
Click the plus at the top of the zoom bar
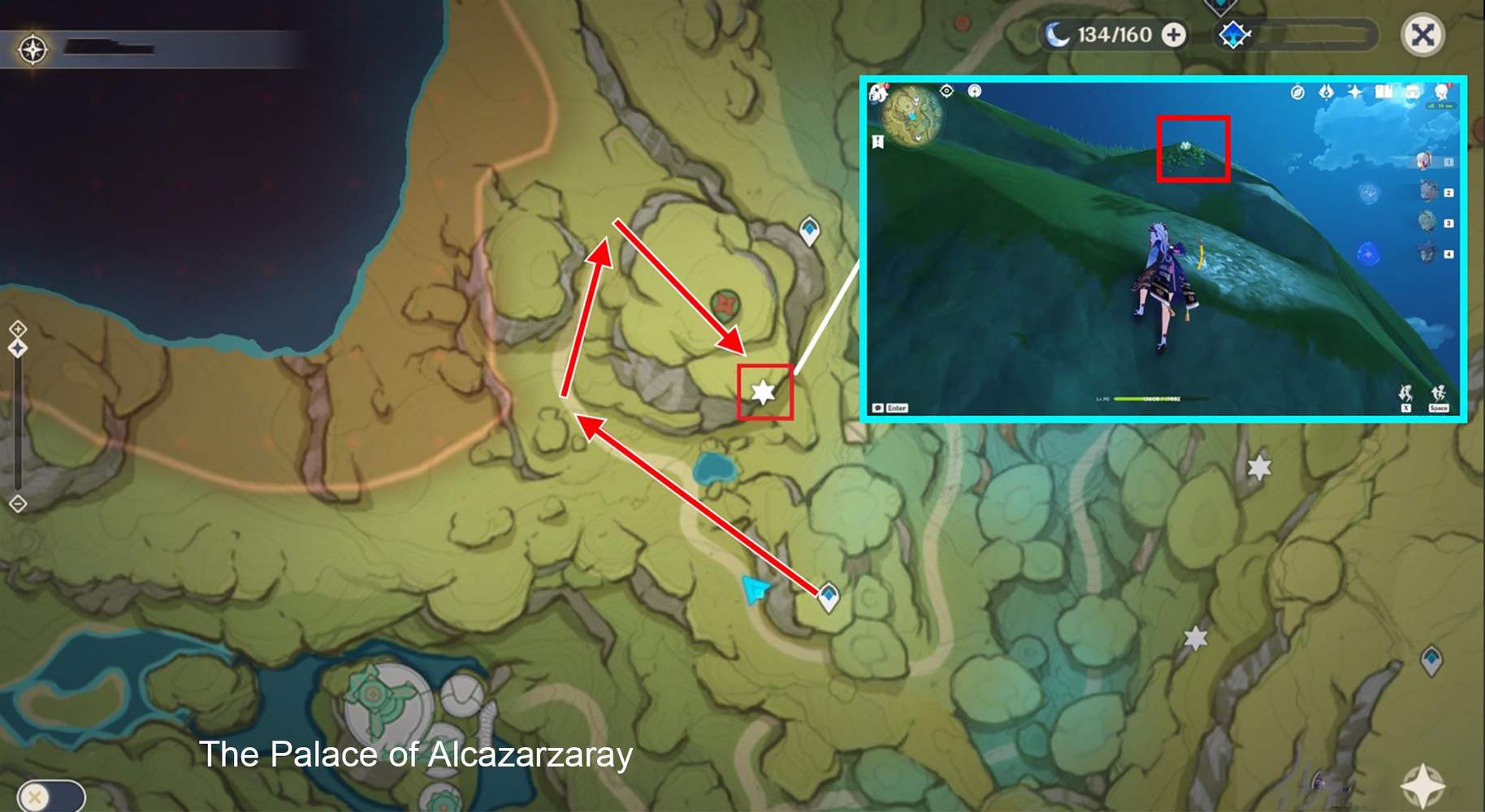[x=16, y=330]
